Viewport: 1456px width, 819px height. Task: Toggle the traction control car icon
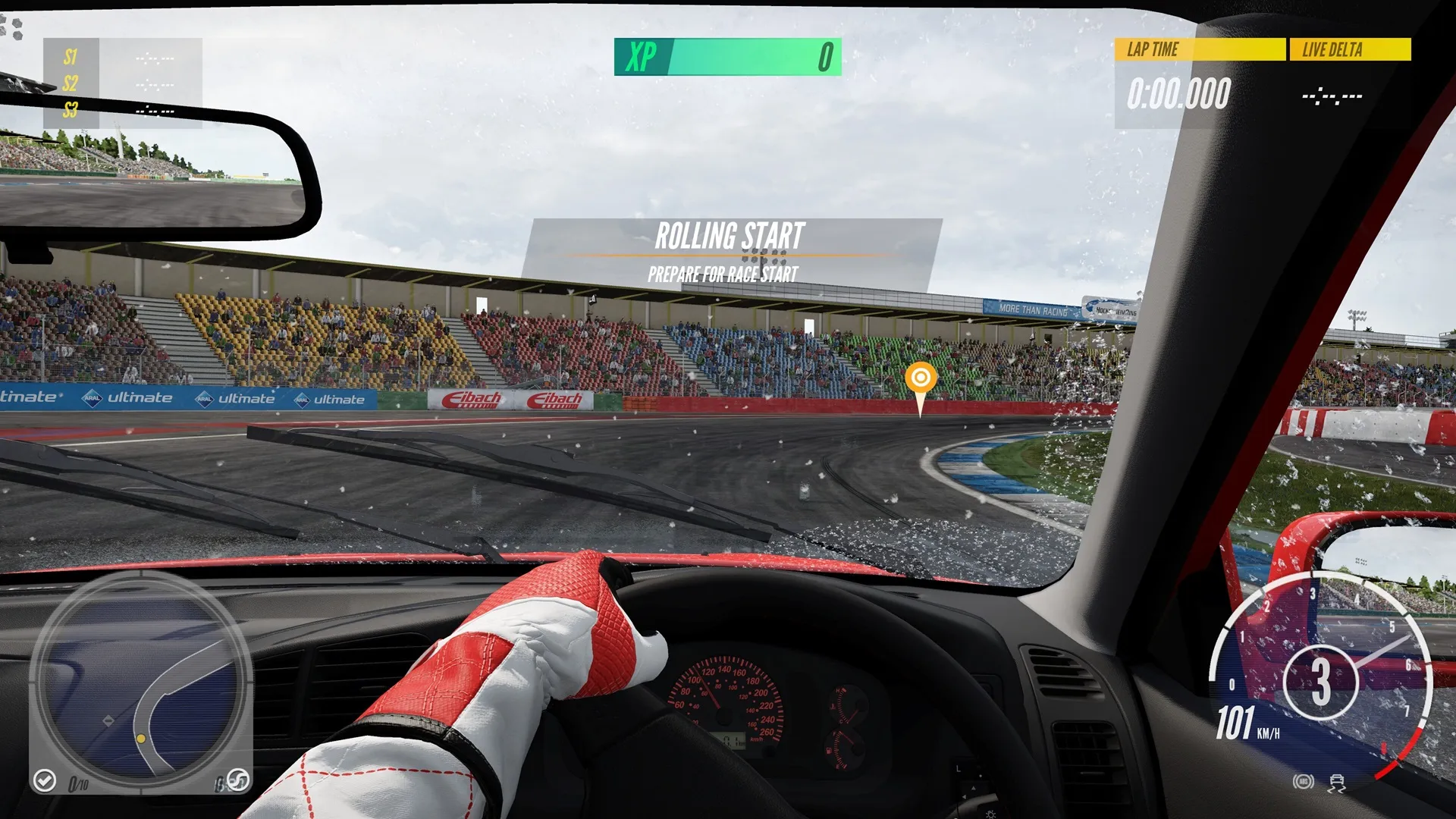[x=1336, y=783]
